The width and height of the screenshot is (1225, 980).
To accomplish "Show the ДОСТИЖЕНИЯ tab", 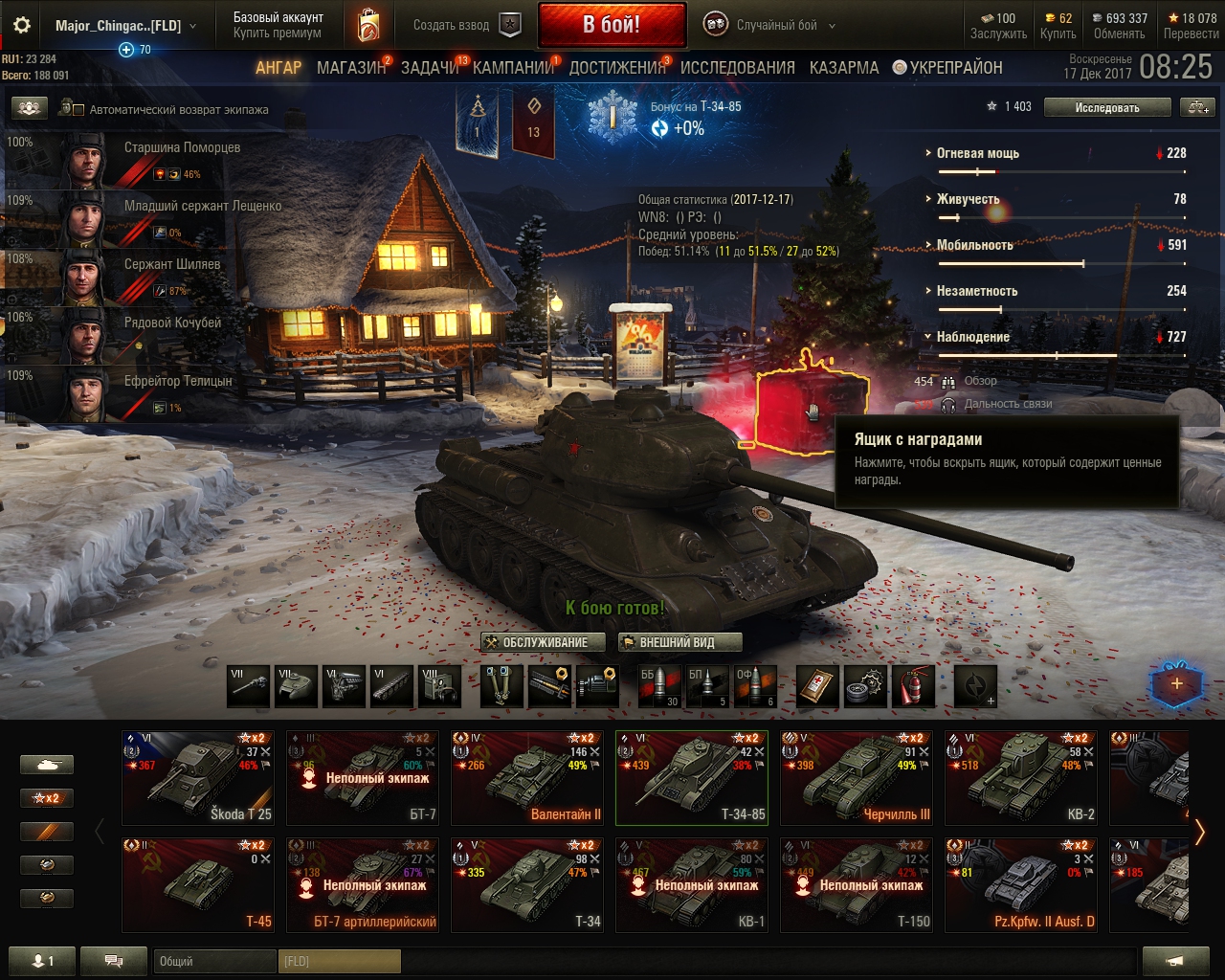I will (x=617, y=68).
